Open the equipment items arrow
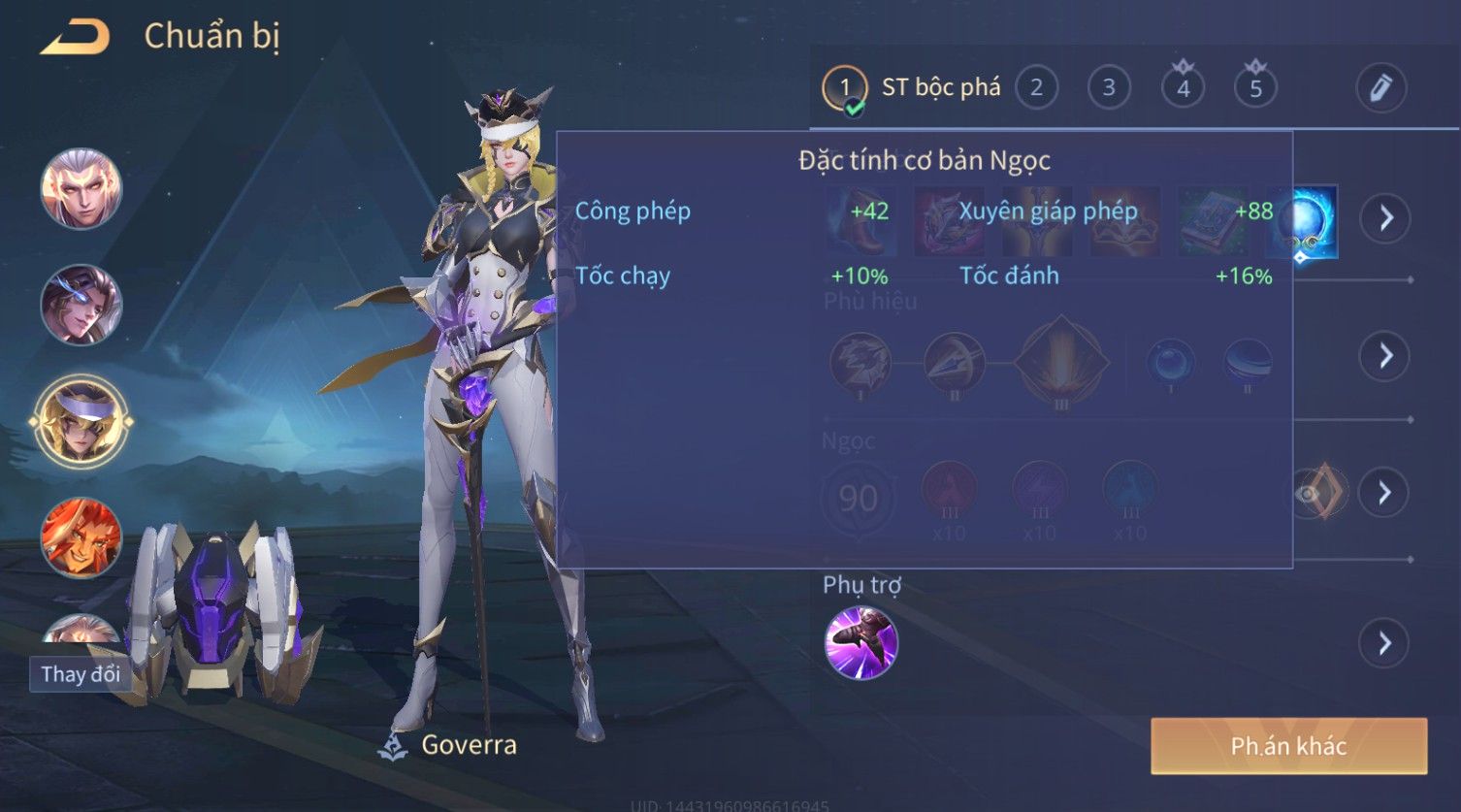 (1384, 218)
